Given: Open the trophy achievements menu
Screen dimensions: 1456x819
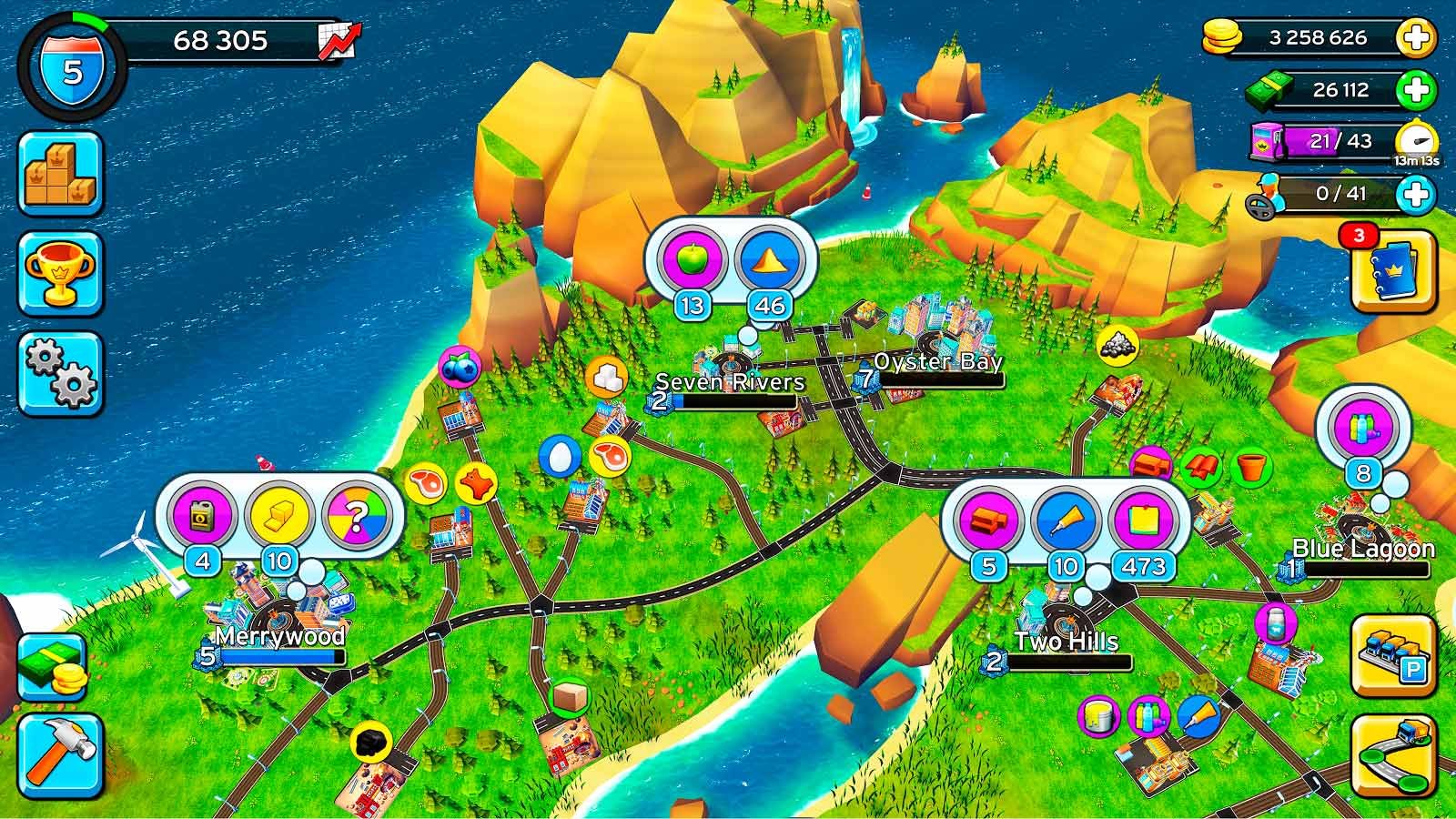Looking at the screenshot, I should (60, 273).
